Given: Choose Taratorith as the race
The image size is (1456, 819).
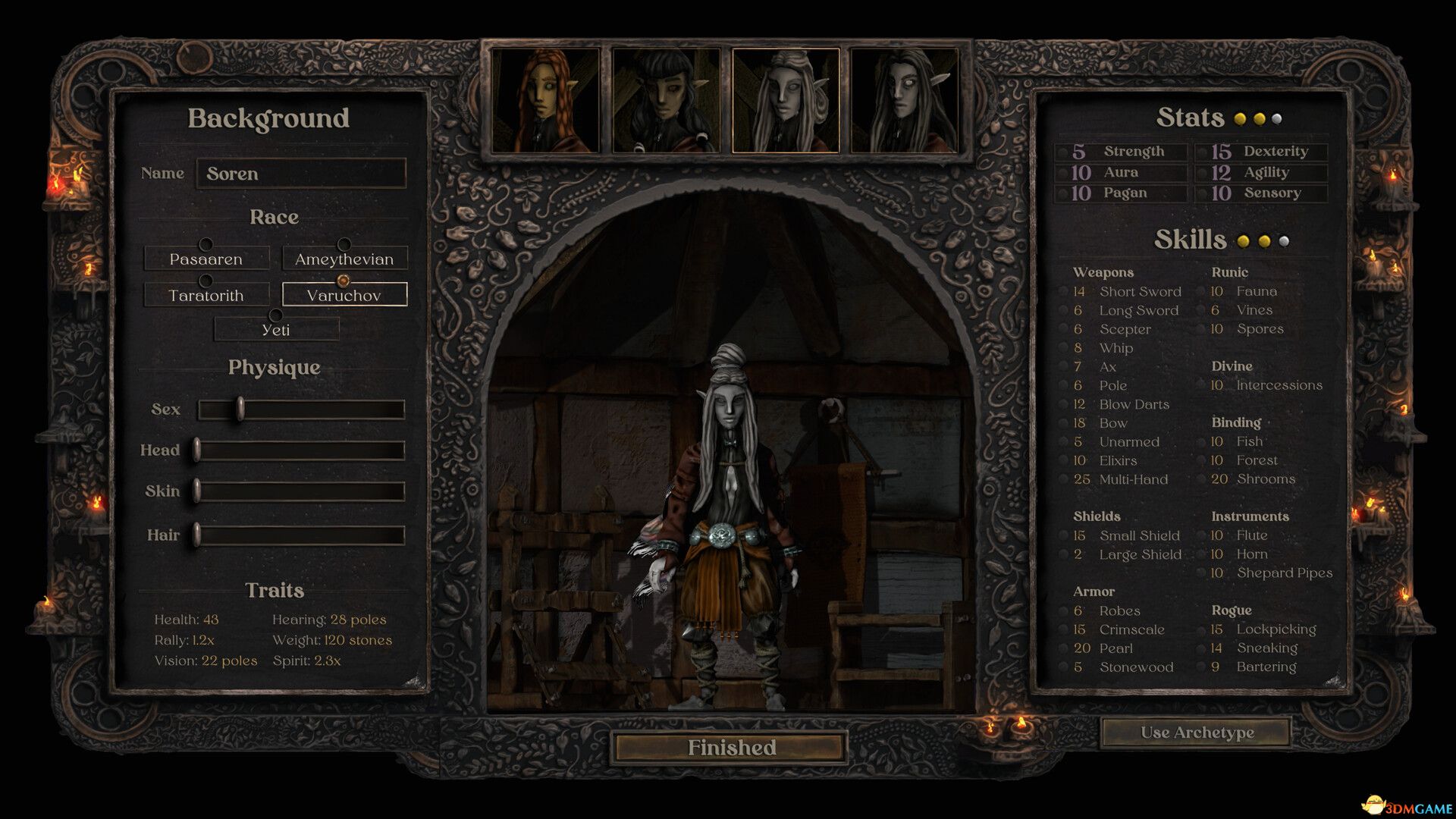Looking at the screenshot, I should point(206,295).
